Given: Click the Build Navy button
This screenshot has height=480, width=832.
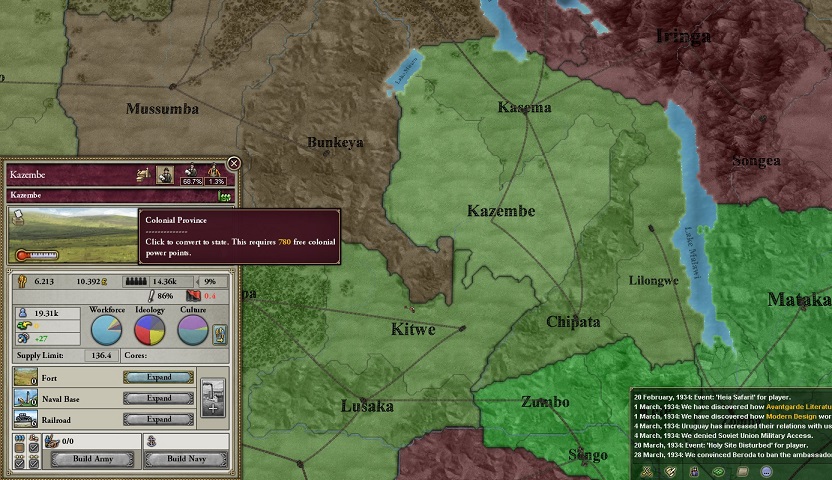Looking at the screenshot, I should (x=185, y=459).
